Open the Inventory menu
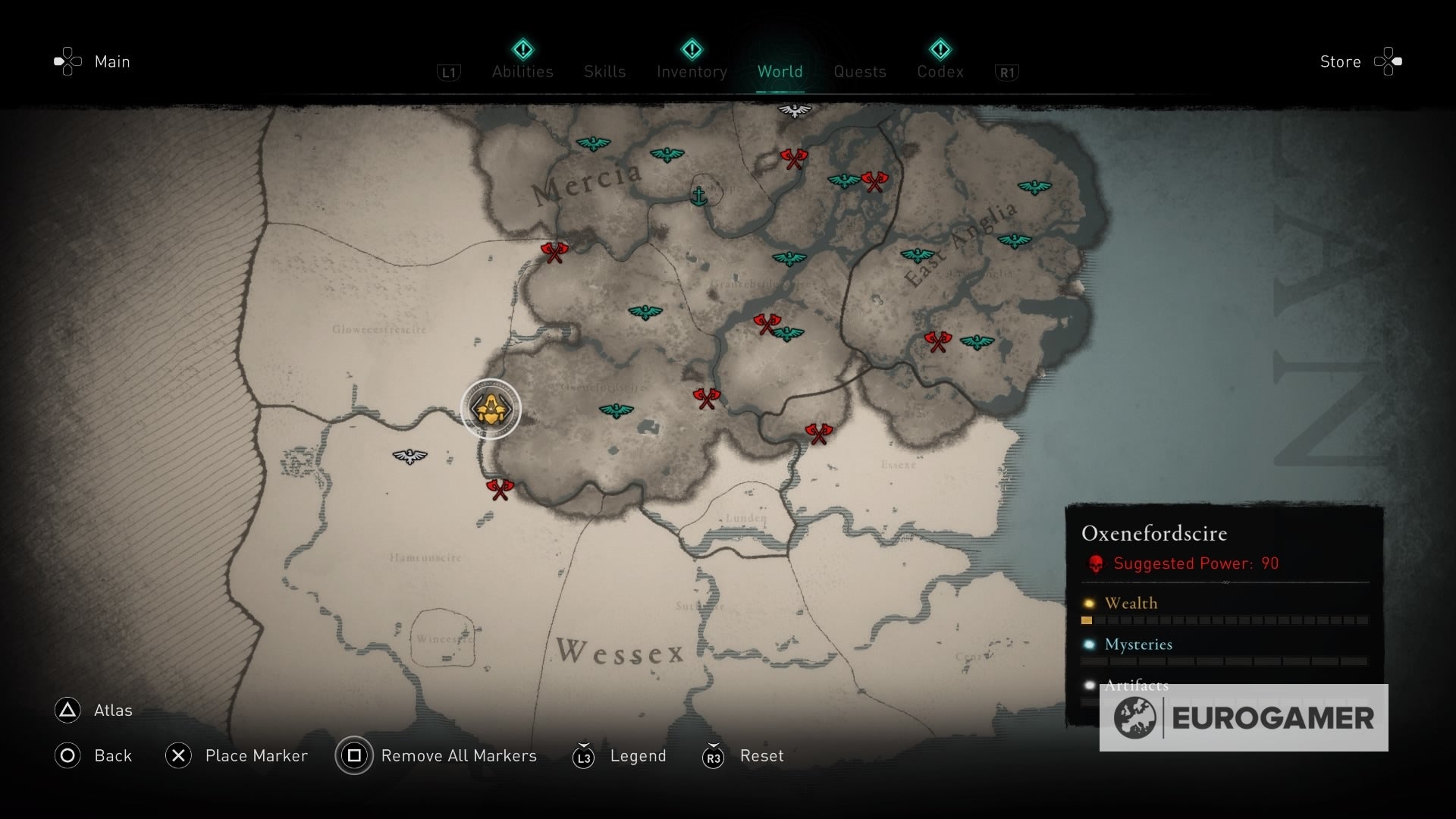The height and width of the screenshot is (819, 1456). point(691,71)
